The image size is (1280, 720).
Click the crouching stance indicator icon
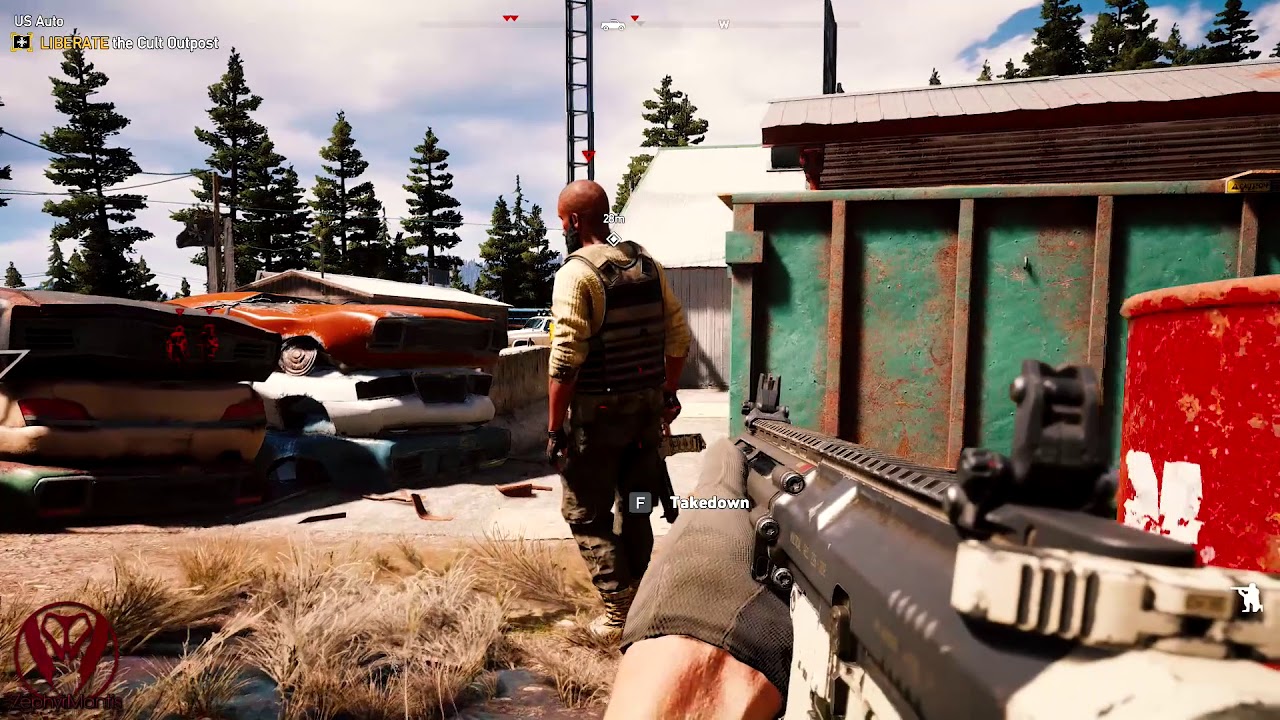click(x=1248, y=598)
